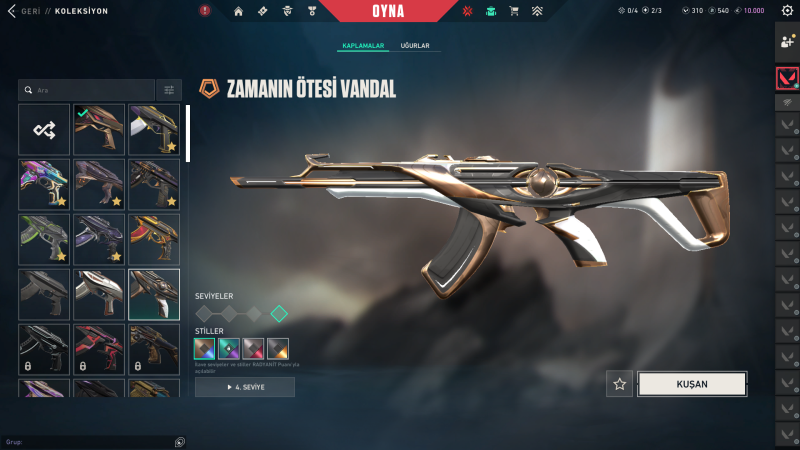Choose the equipped skin with green checkmark
The height and width of the screenshot is (450, 800).
[98, 129]
